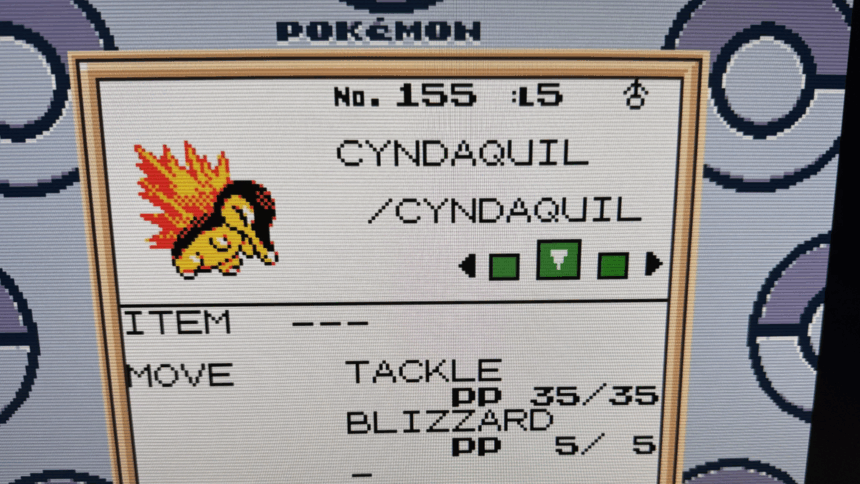860x484 pixels.
Task: Choose the BLIZZARD move entry
Action: click(449, 421)
